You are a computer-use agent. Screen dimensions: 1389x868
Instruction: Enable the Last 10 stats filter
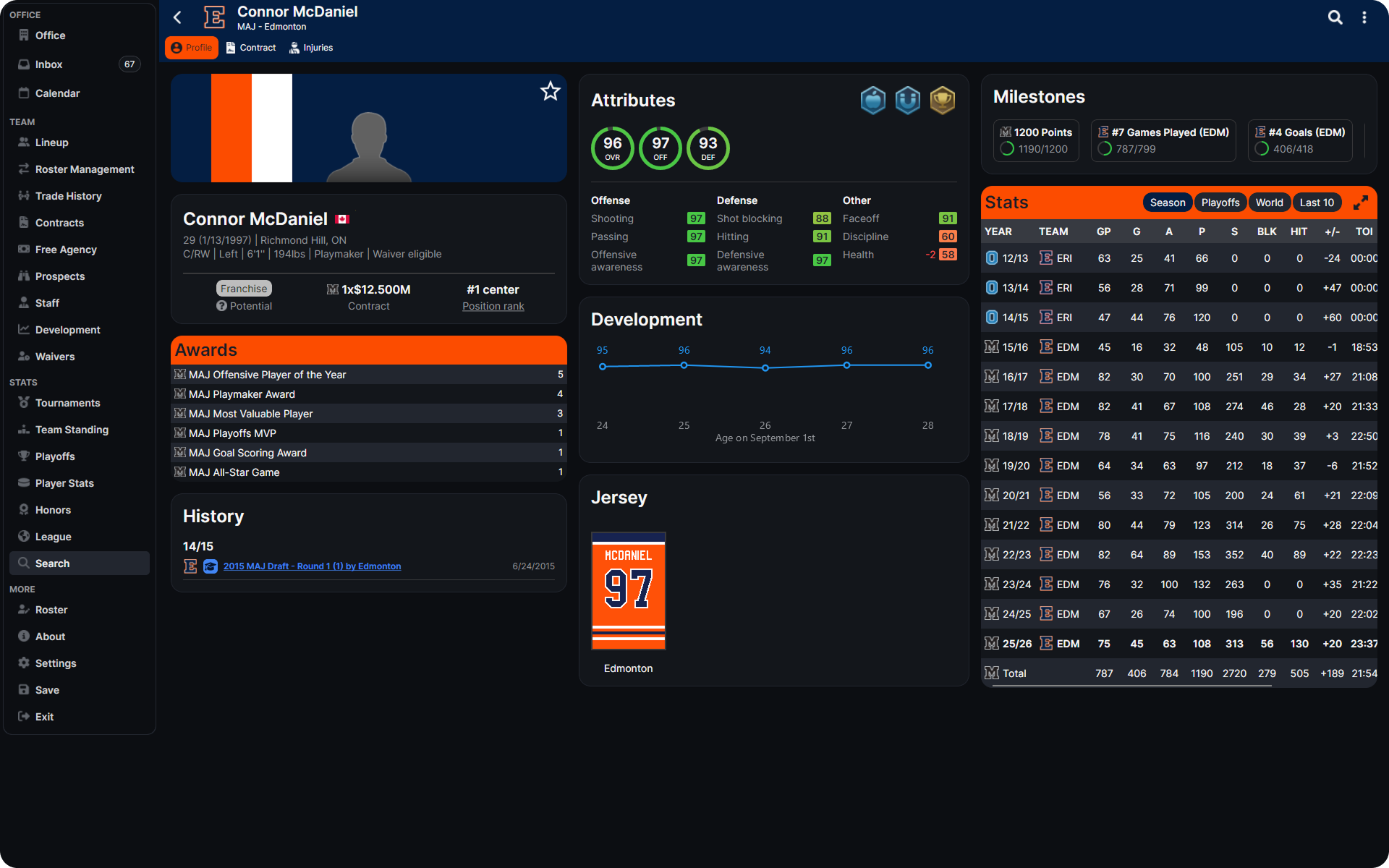click(x=1317, y=203)
